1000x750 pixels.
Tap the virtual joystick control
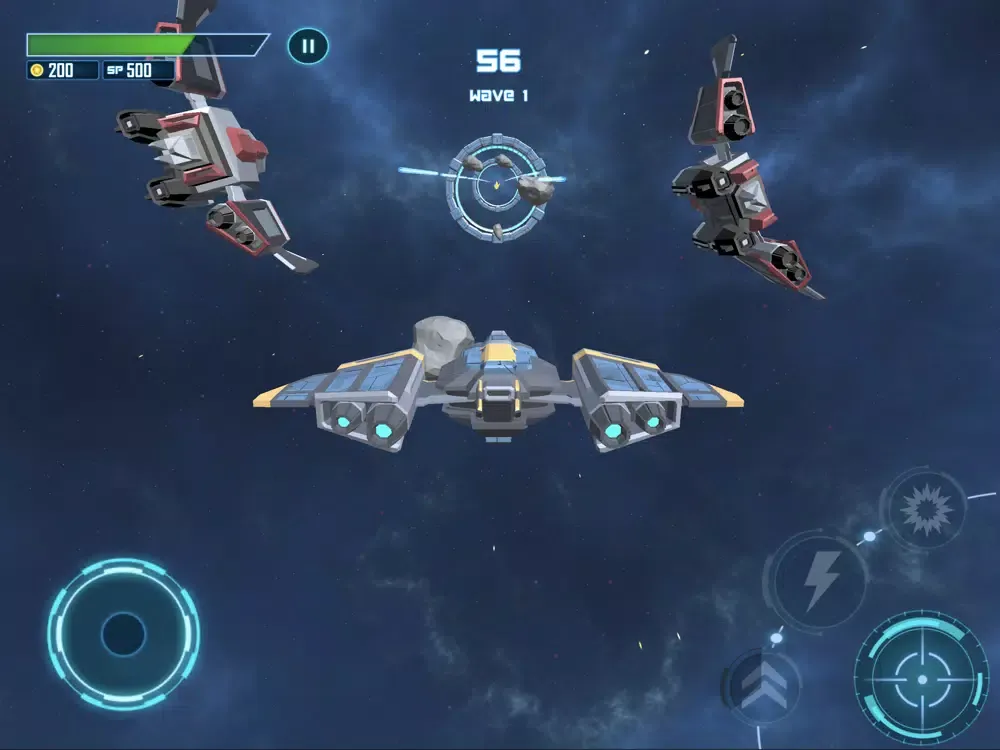click(x=123, y=634)
